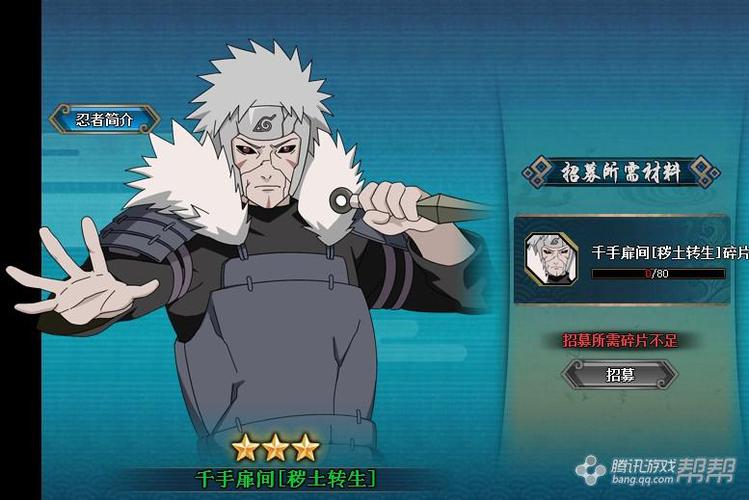Select the 千手扉间 fragment portrait icon
Image resolution: width=749 pixels, height=500 pixels.
pyautogui.click(x=551, y=257)
